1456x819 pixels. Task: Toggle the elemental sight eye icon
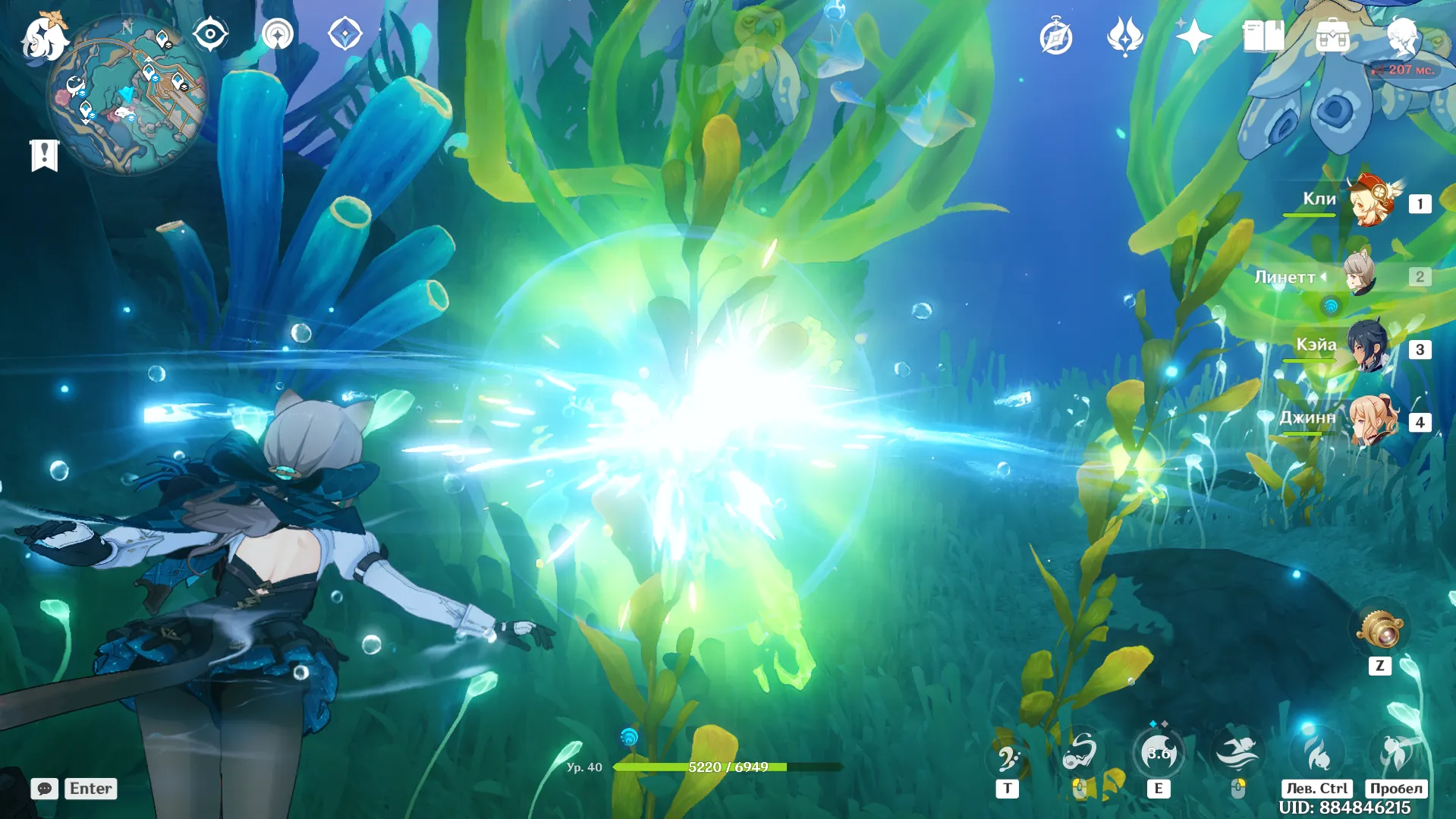210,34
